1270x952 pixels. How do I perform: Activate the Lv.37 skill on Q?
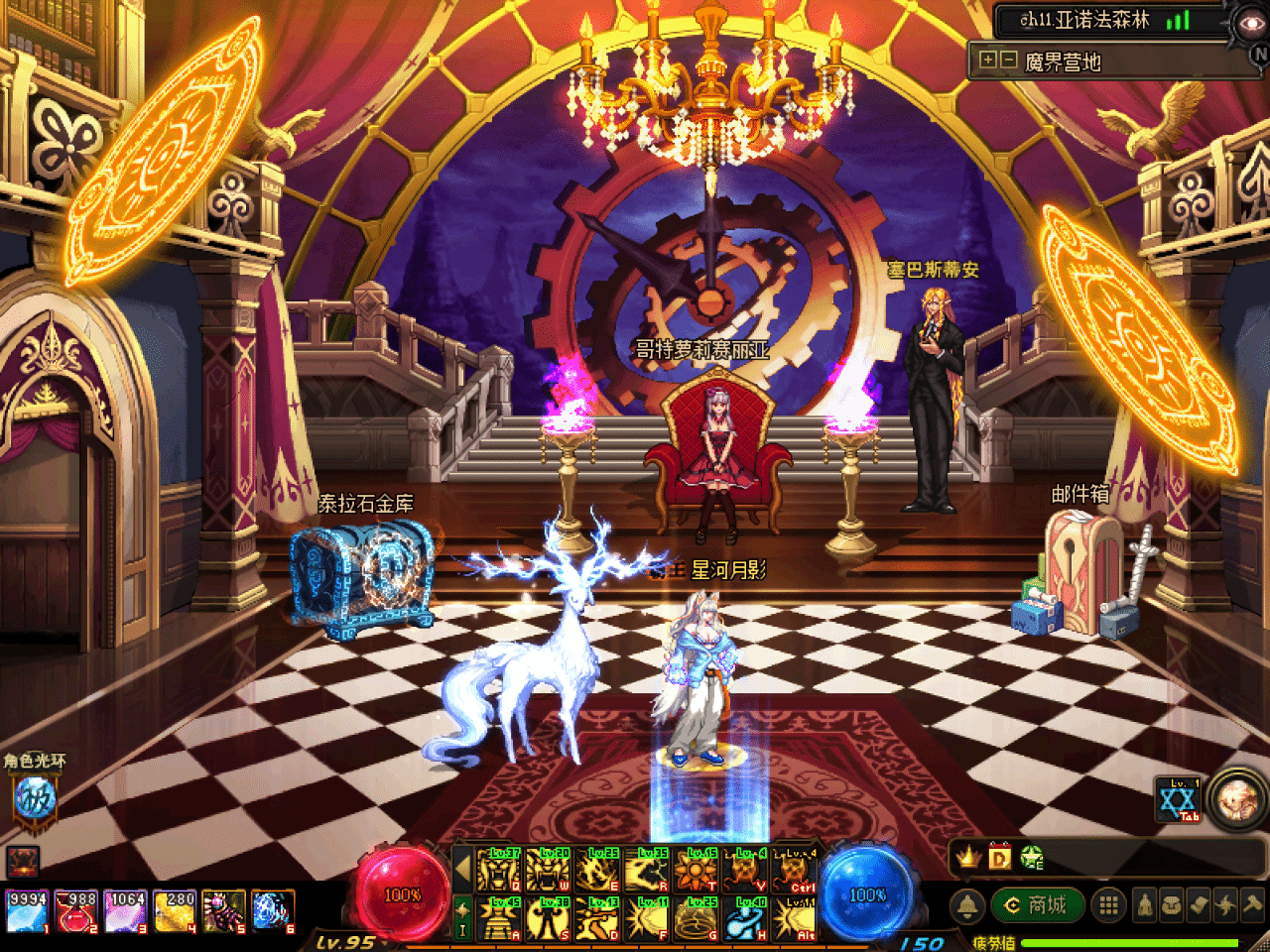pos(499,871)
